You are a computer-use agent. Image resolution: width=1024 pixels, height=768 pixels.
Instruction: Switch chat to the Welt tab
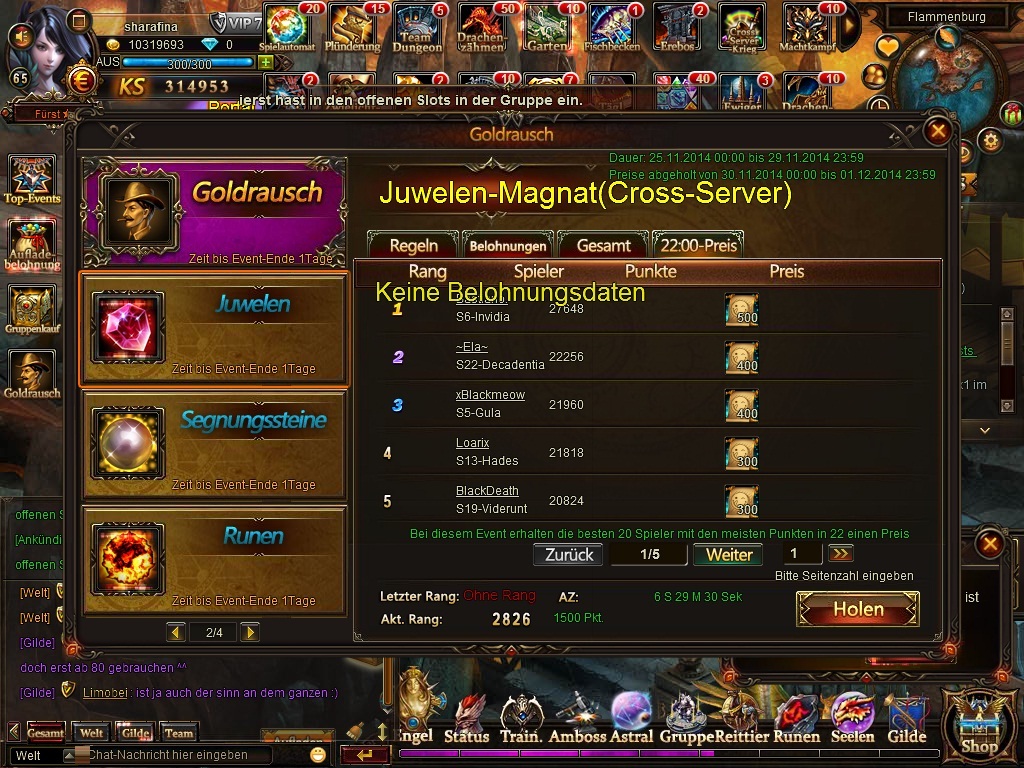pos(92,733)
